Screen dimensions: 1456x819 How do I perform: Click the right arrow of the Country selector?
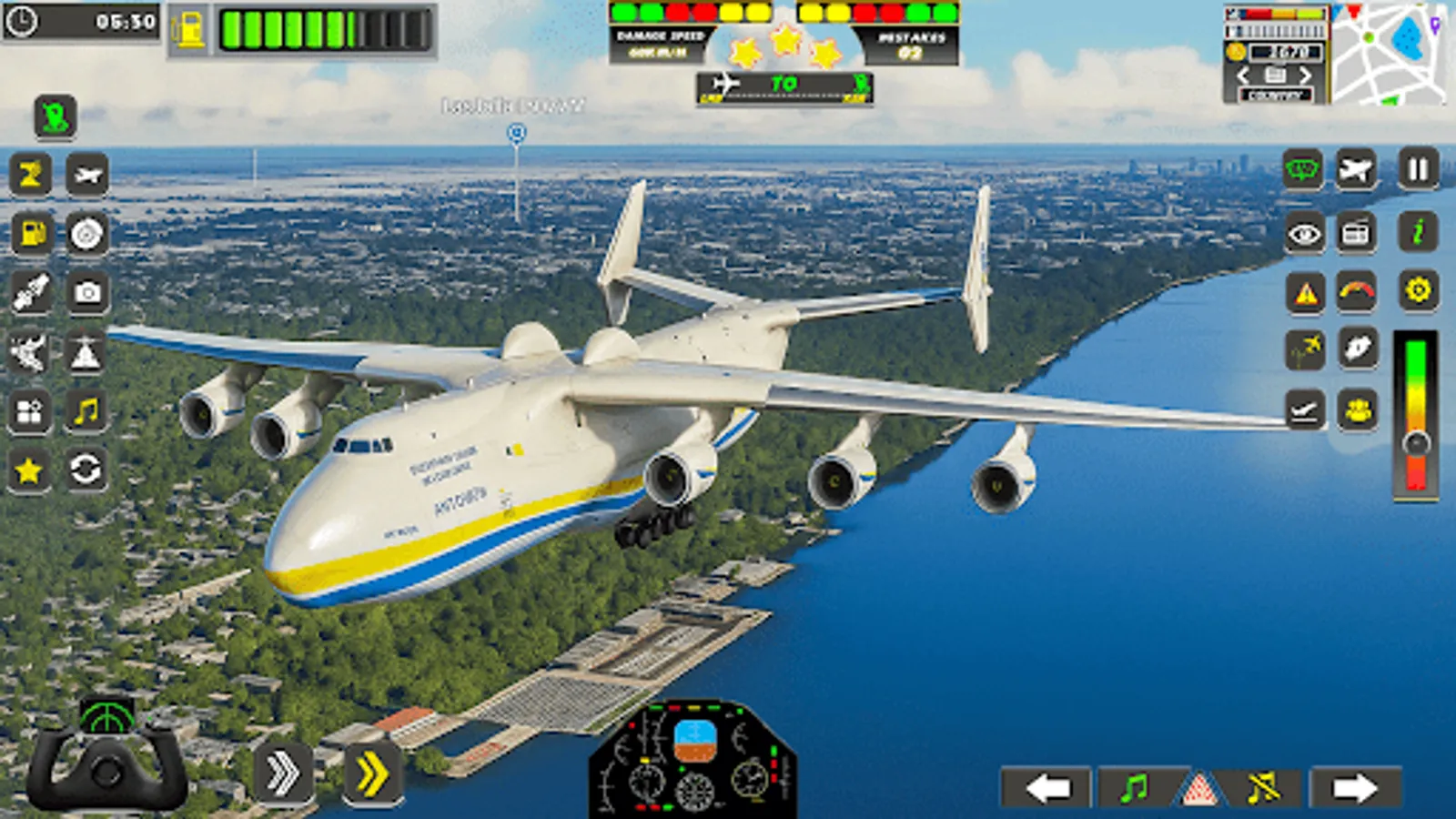[1307, 75]
